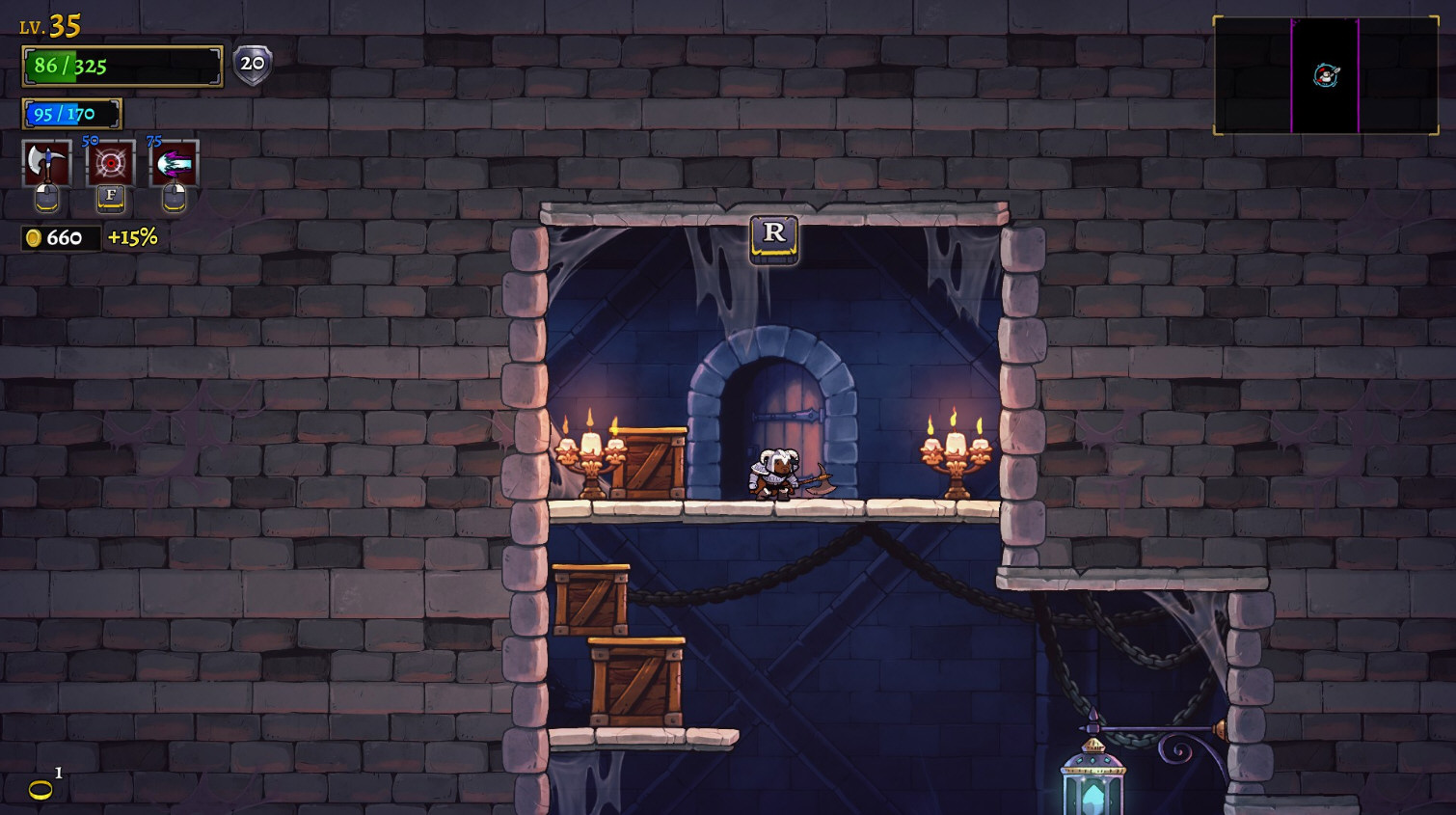Activate the red target talent icon
1456x815 pixels.
[x=111, y=164]
